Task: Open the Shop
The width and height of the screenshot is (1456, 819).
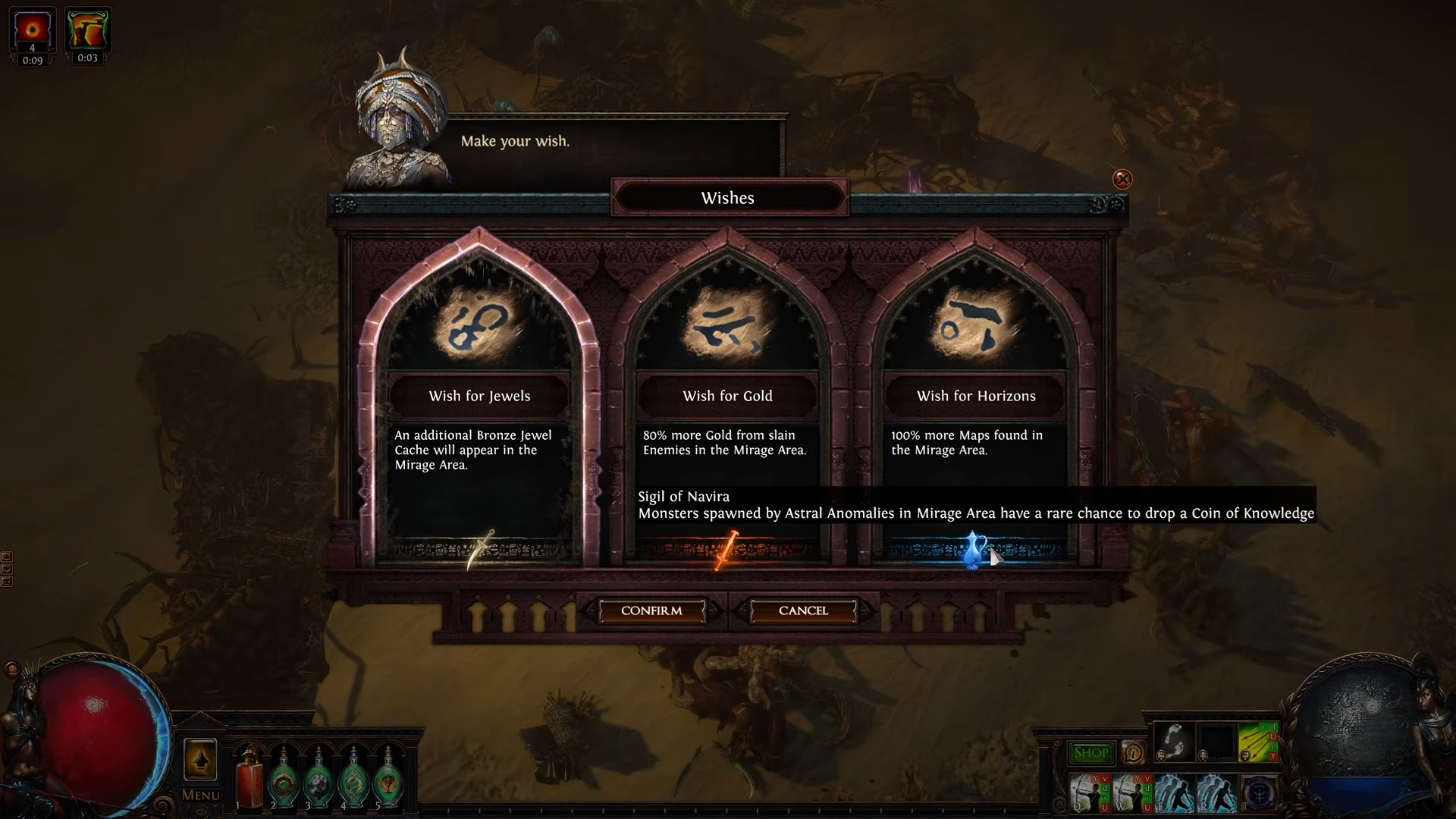Action: point(1091,753)
